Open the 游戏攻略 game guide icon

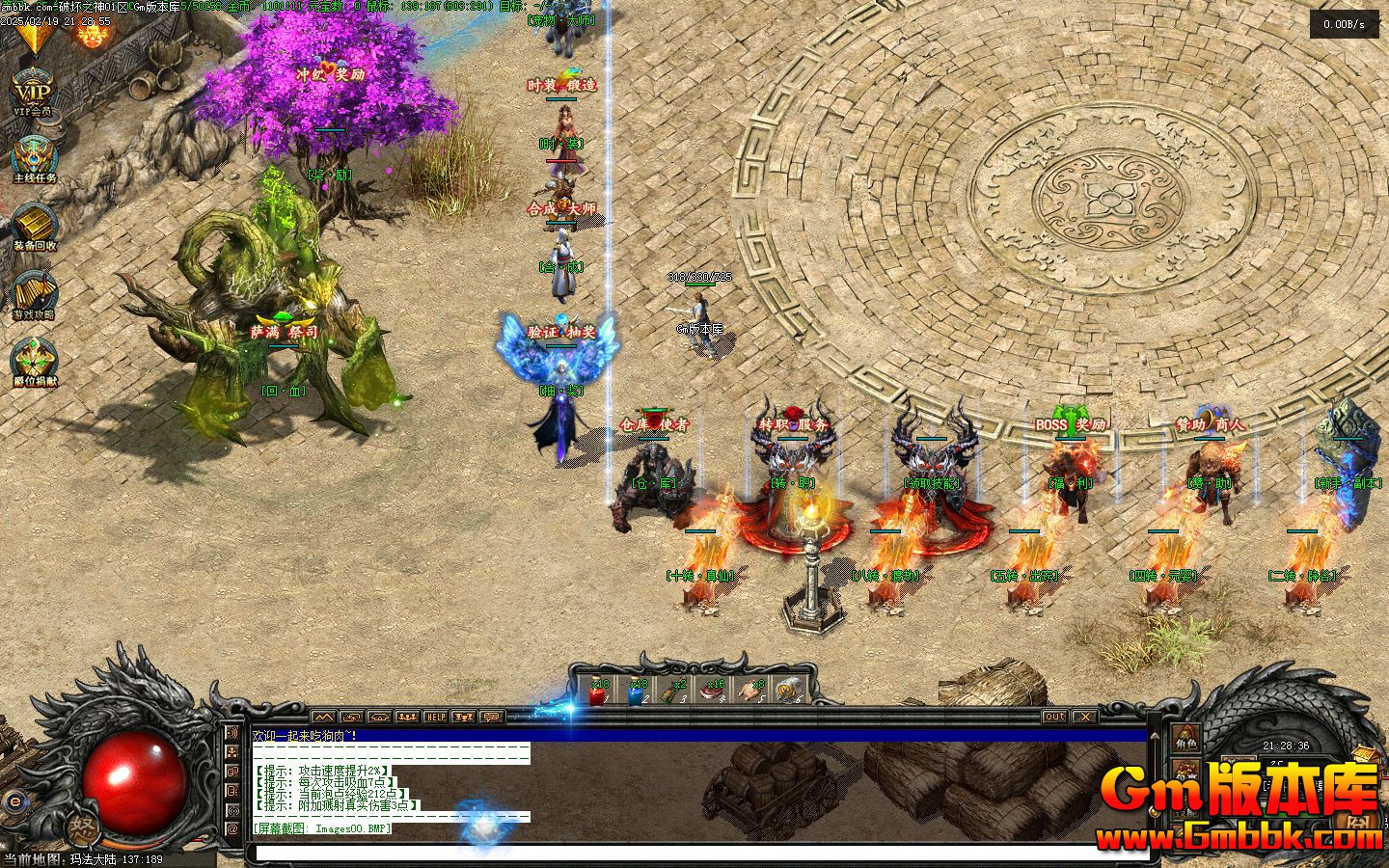click(34, 291)
